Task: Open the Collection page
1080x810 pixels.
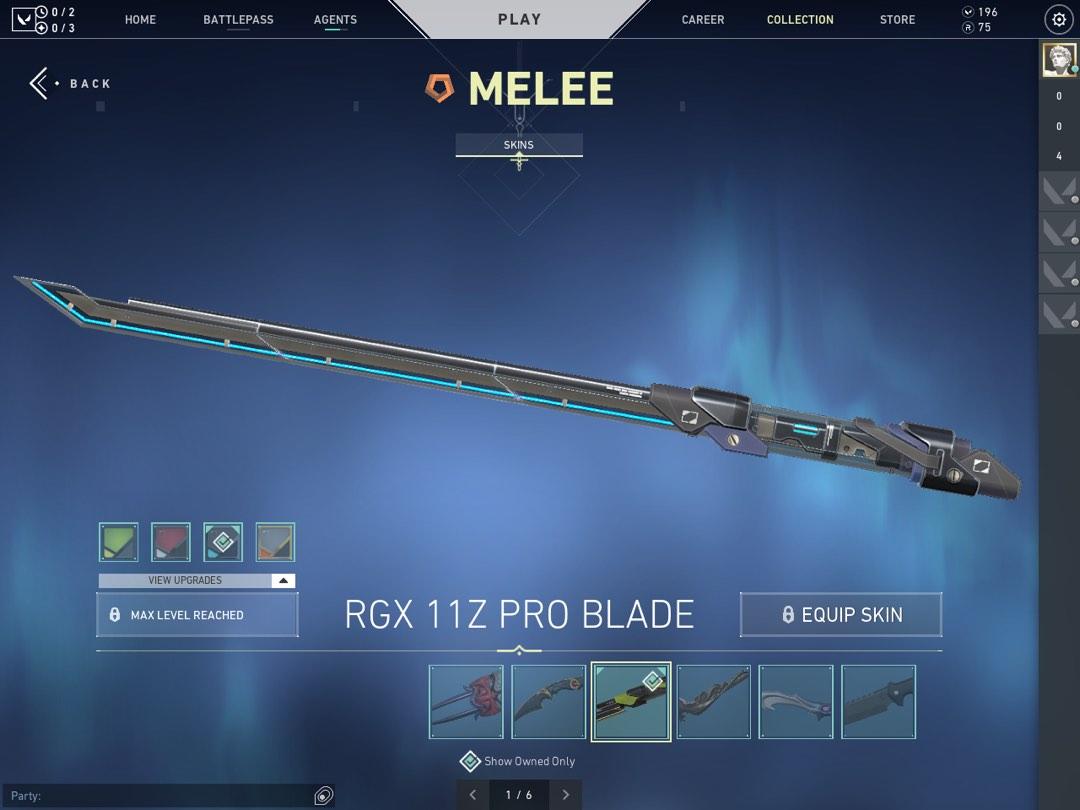Action: 800,20
